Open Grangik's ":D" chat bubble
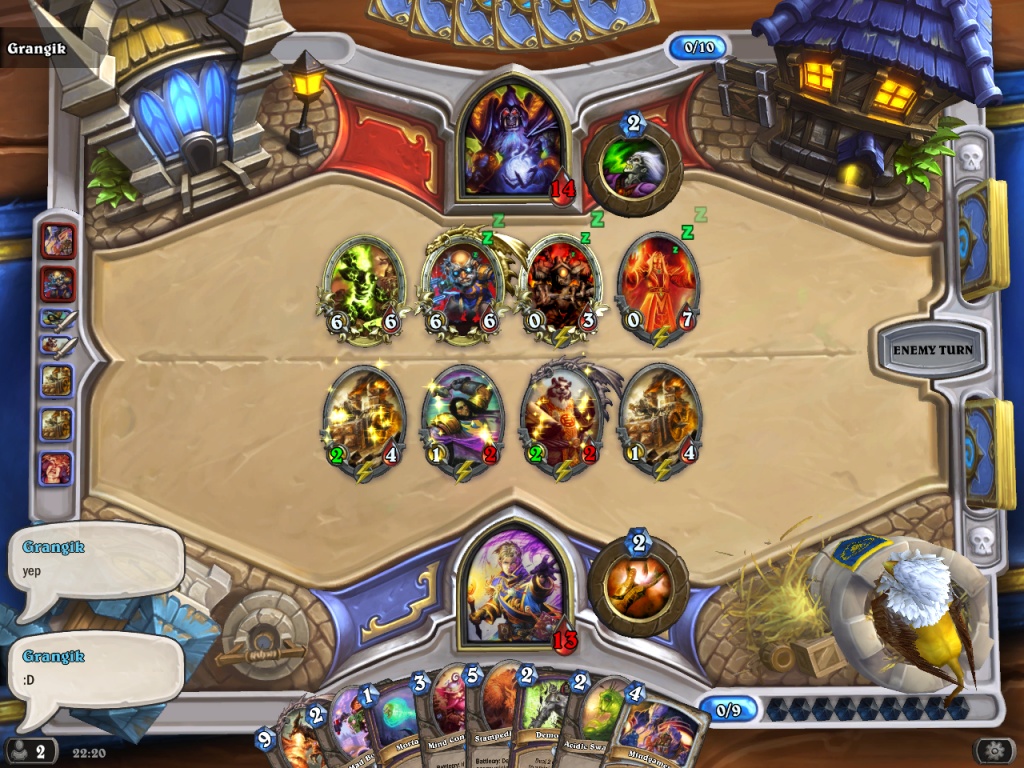 pos(95,680)
